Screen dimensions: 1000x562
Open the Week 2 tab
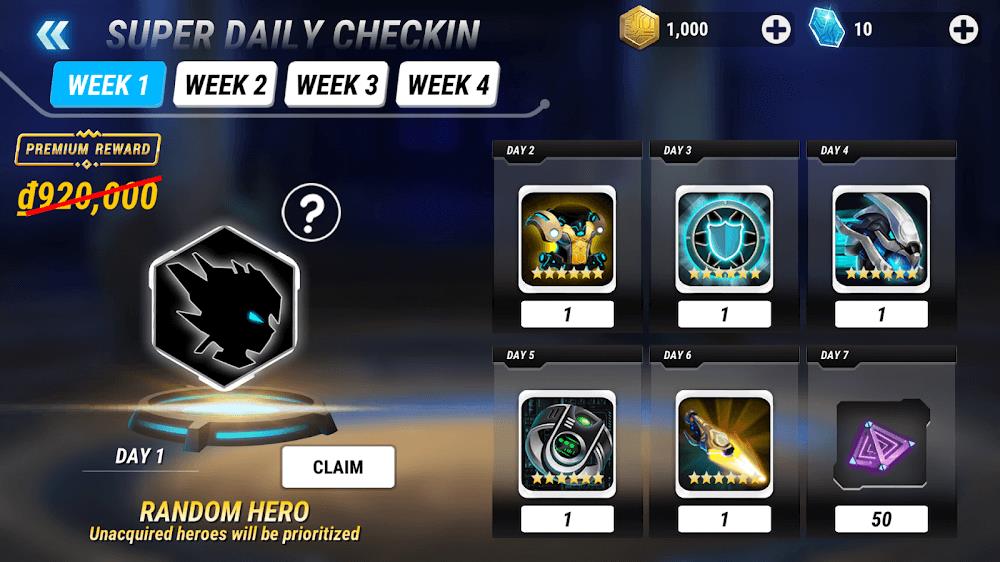[226, 85]
